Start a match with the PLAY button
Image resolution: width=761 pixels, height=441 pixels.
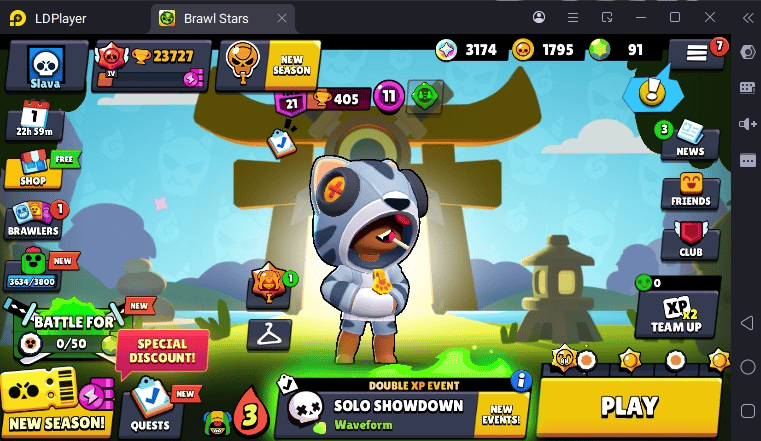[629, 406]
